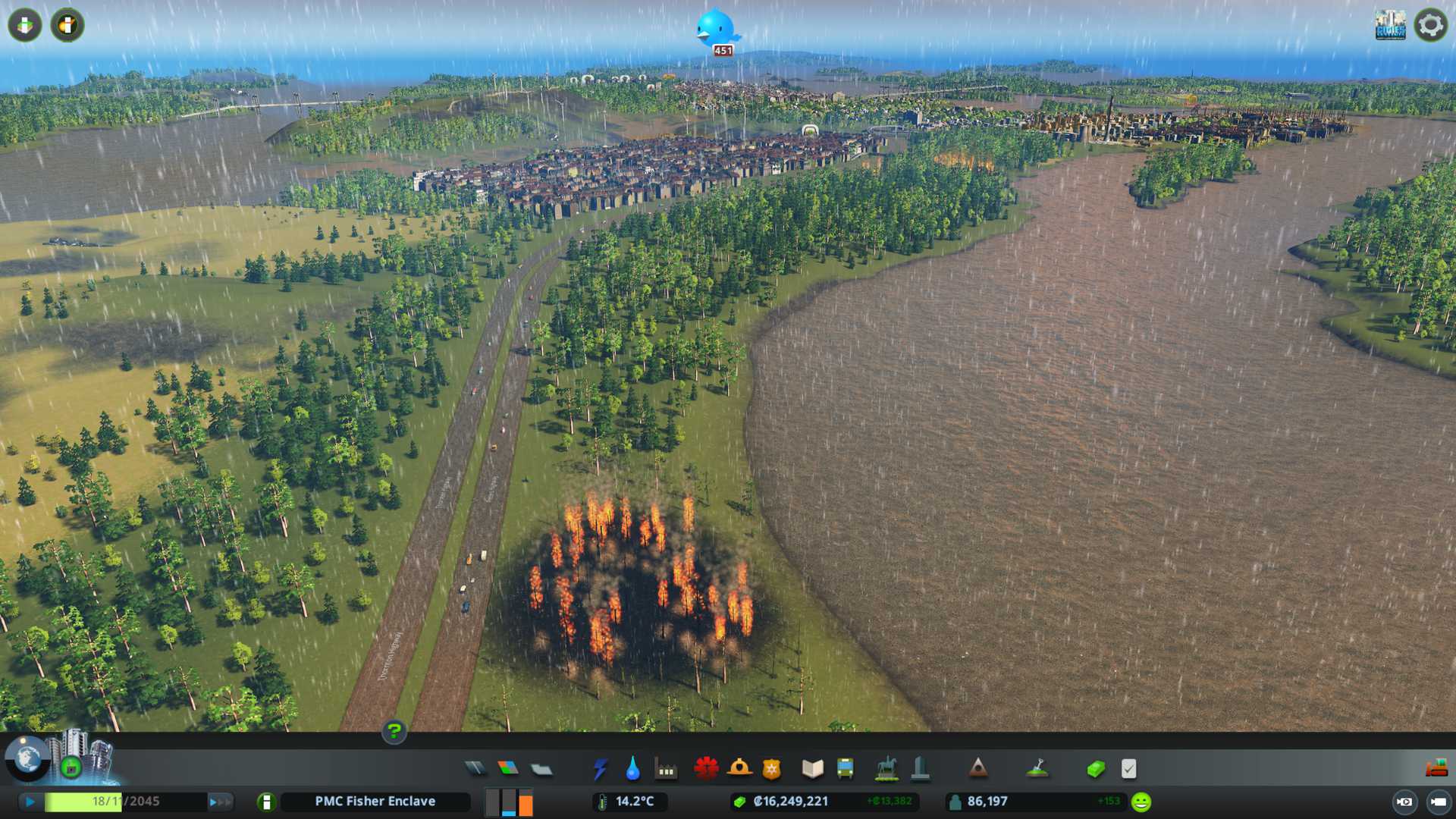Open the Roads build menu
This screenshot has height=819, width=1456.
(475, 769)
